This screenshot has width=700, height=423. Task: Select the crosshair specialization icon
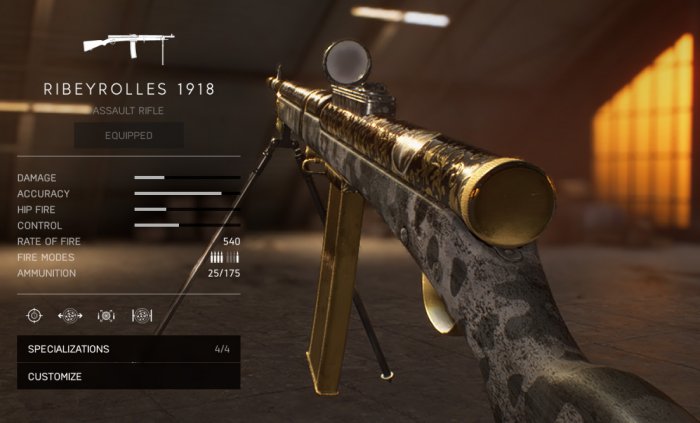[34, 315]
